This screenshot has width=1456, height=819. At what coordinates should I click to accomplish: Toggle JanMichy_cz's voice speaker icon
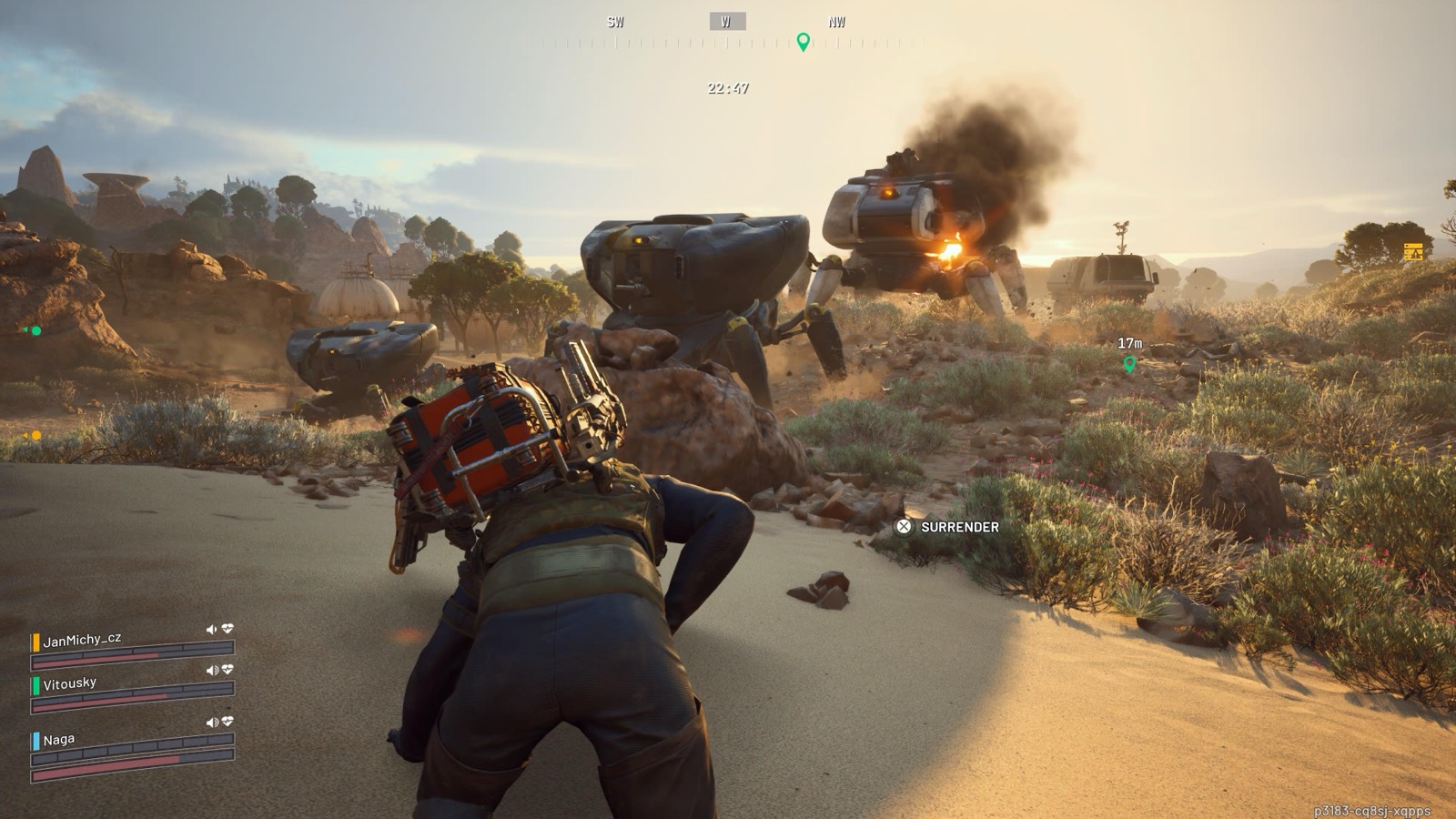[x=211, y=630]
